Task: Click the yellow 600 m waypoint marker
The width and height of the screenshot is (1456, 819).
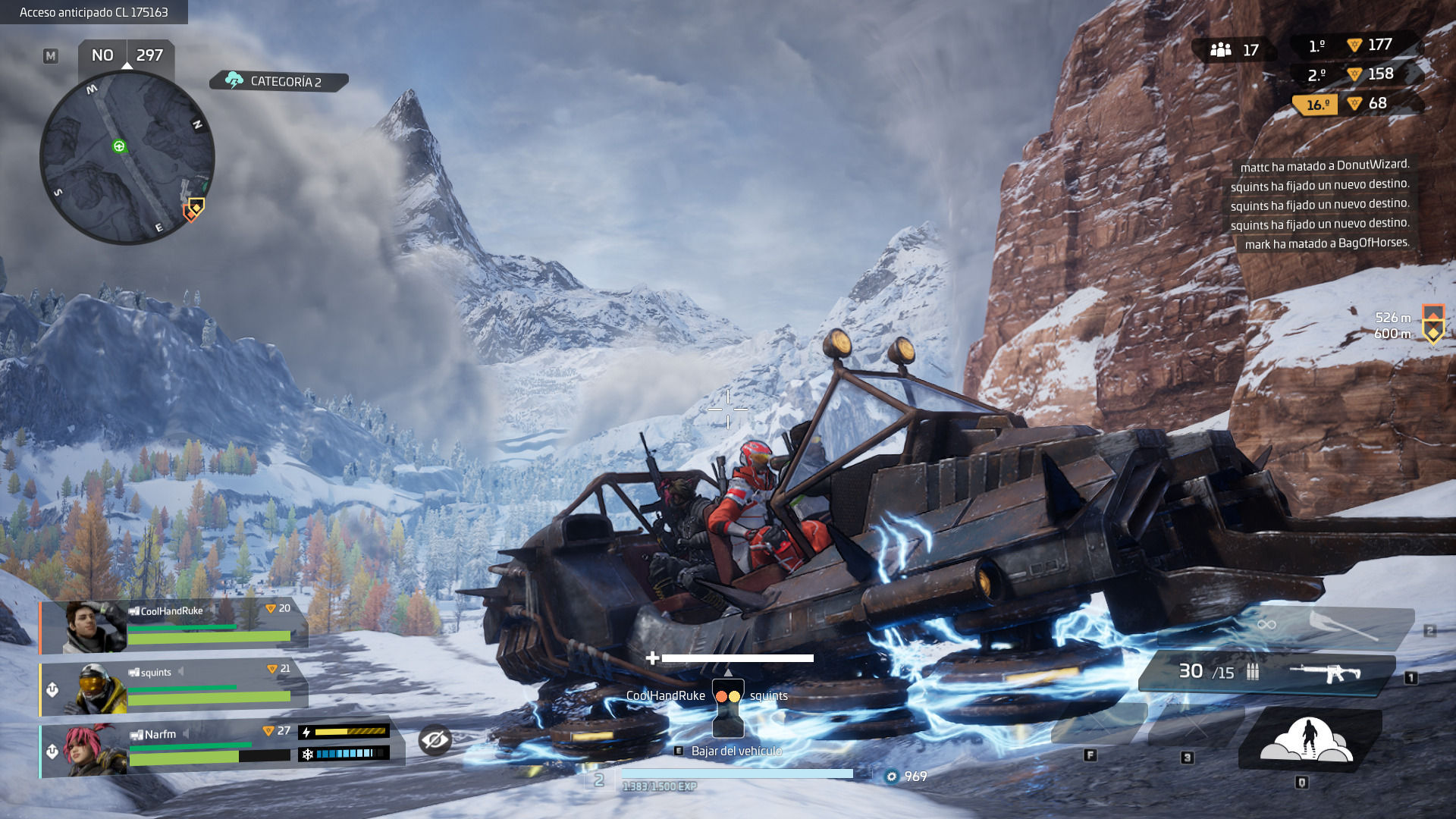Action: pyautogui.click(x=1432, y=333)
